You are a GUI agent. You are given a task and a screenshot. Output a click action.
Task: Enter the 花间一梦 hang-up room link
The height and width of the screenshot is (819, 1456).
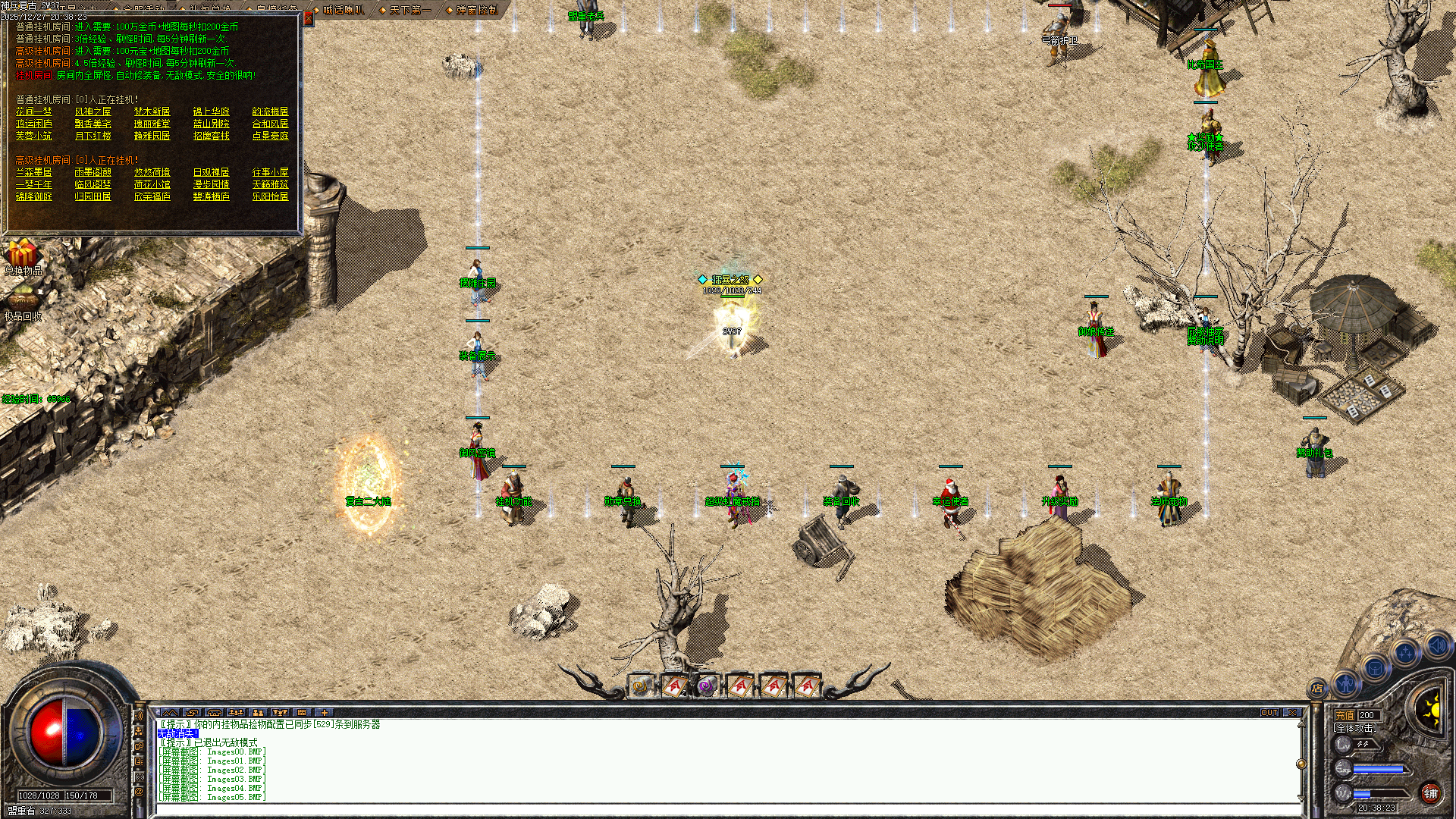click(33, 111)
